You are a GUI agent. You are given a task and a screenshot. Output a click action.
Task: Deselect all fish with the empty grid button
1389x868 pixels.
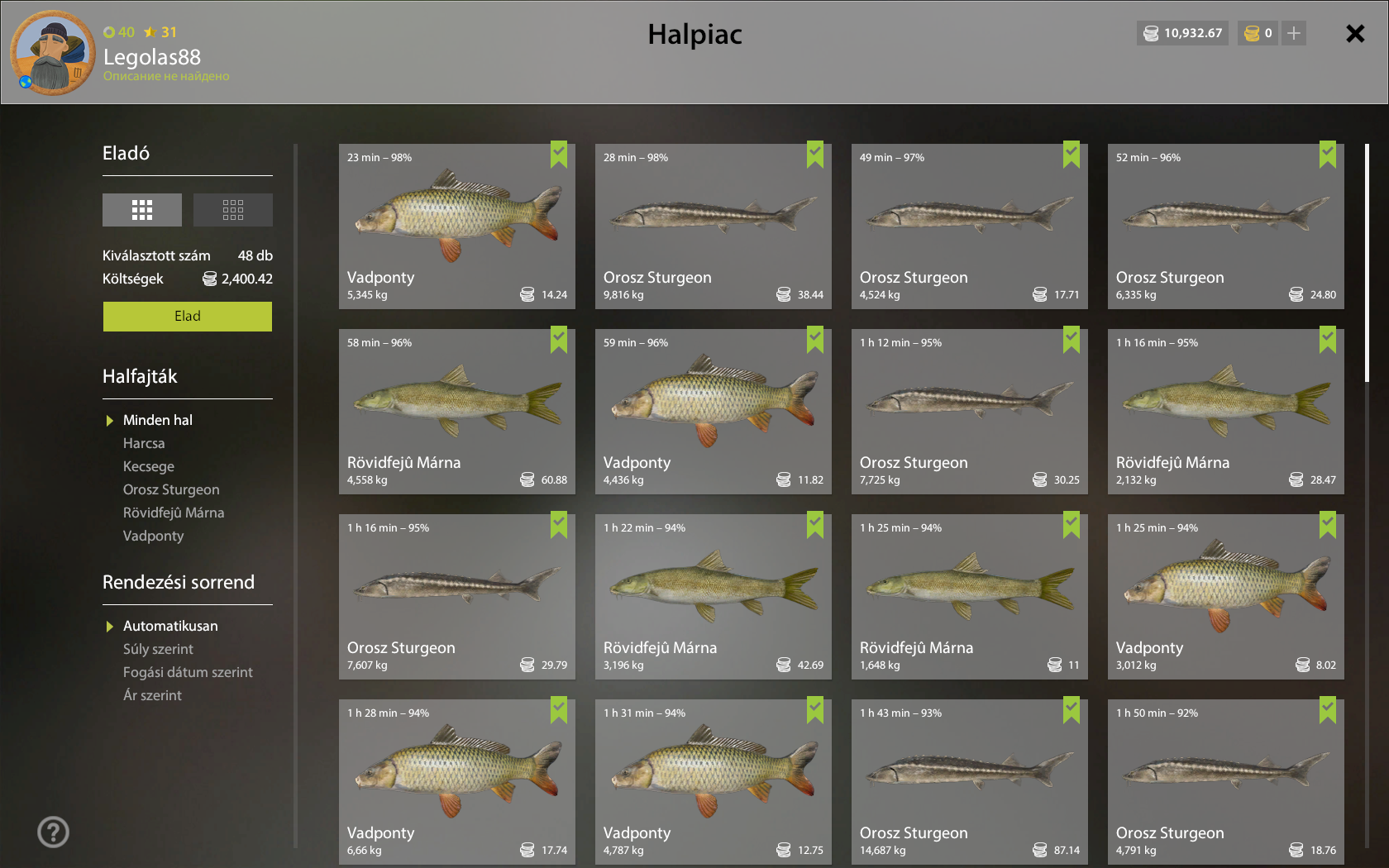pyautogui.click(x=232, y=210)
